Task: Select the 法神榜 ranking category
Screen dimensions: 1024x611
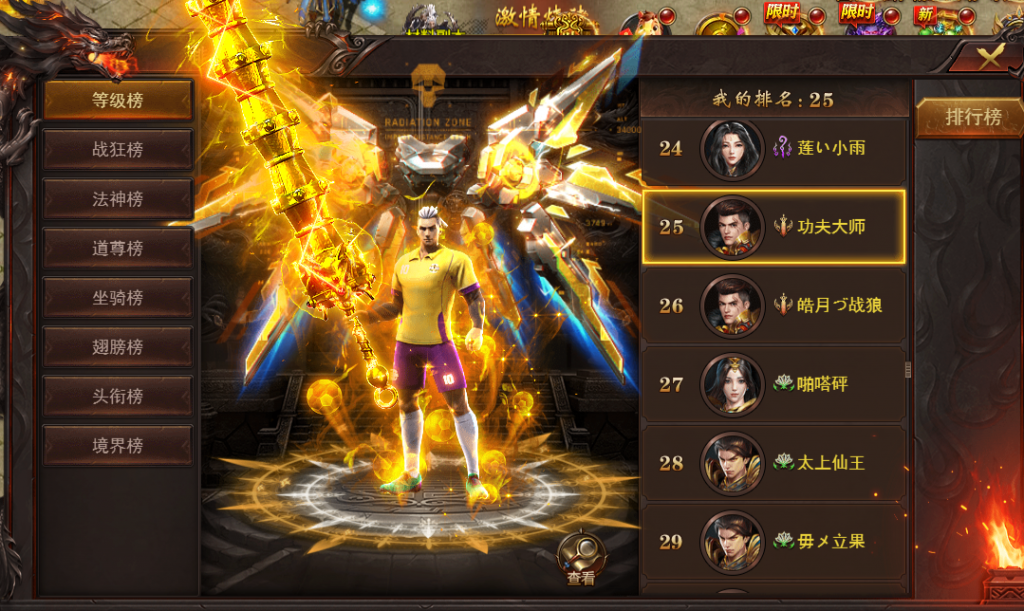Action: (117, 199)
